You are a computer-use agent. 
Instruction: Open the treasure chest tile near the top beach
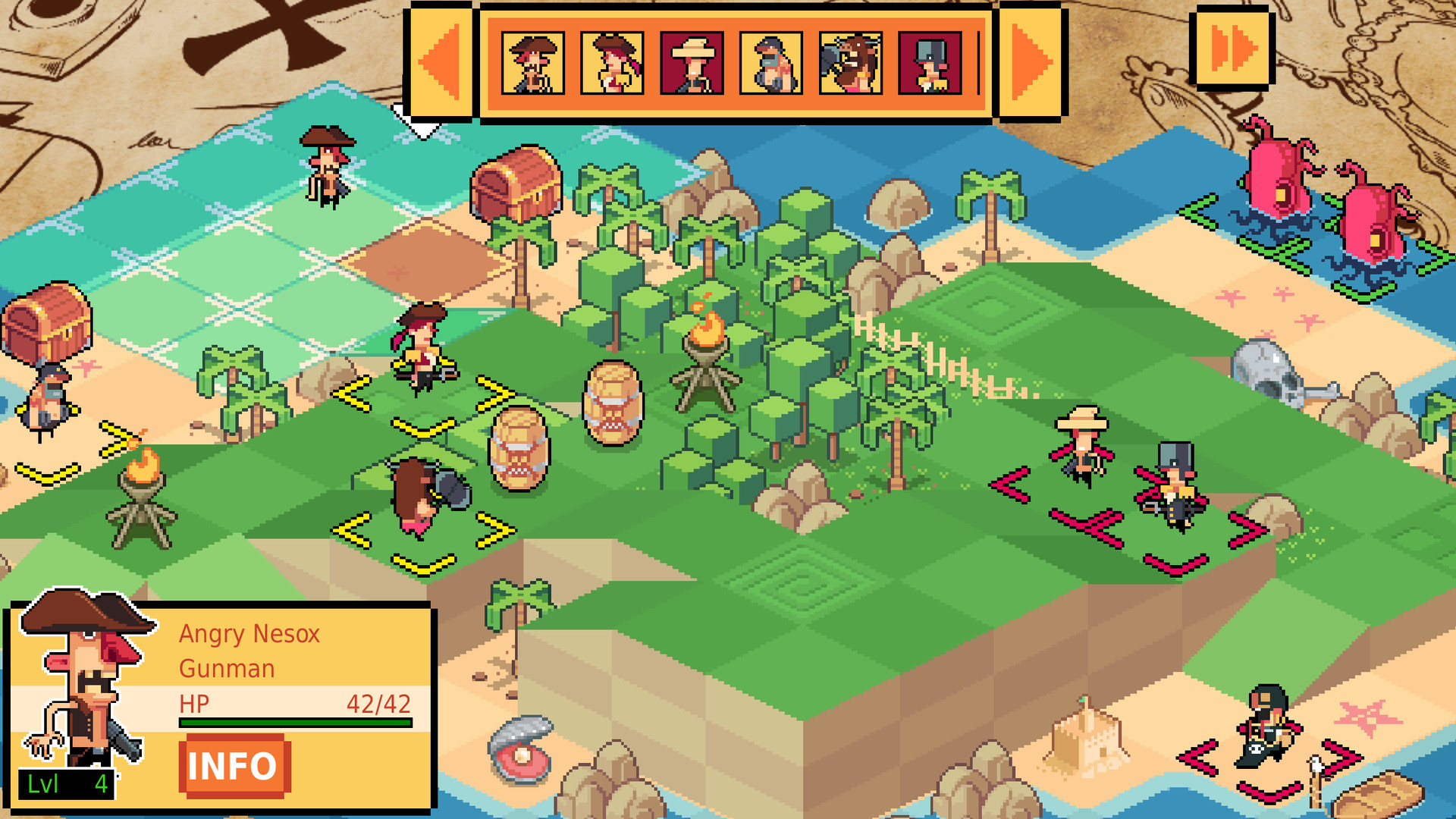[514, 186]
